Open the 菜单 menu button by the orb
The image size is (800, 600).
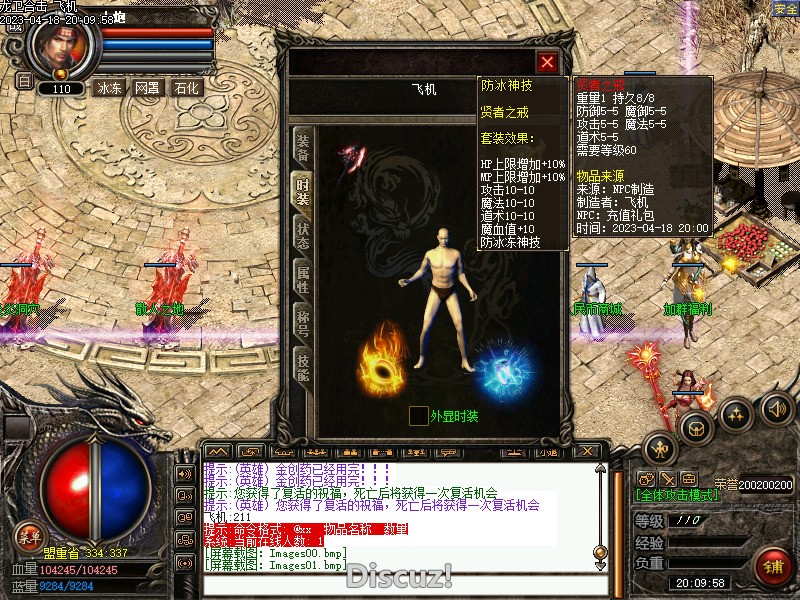30,535
